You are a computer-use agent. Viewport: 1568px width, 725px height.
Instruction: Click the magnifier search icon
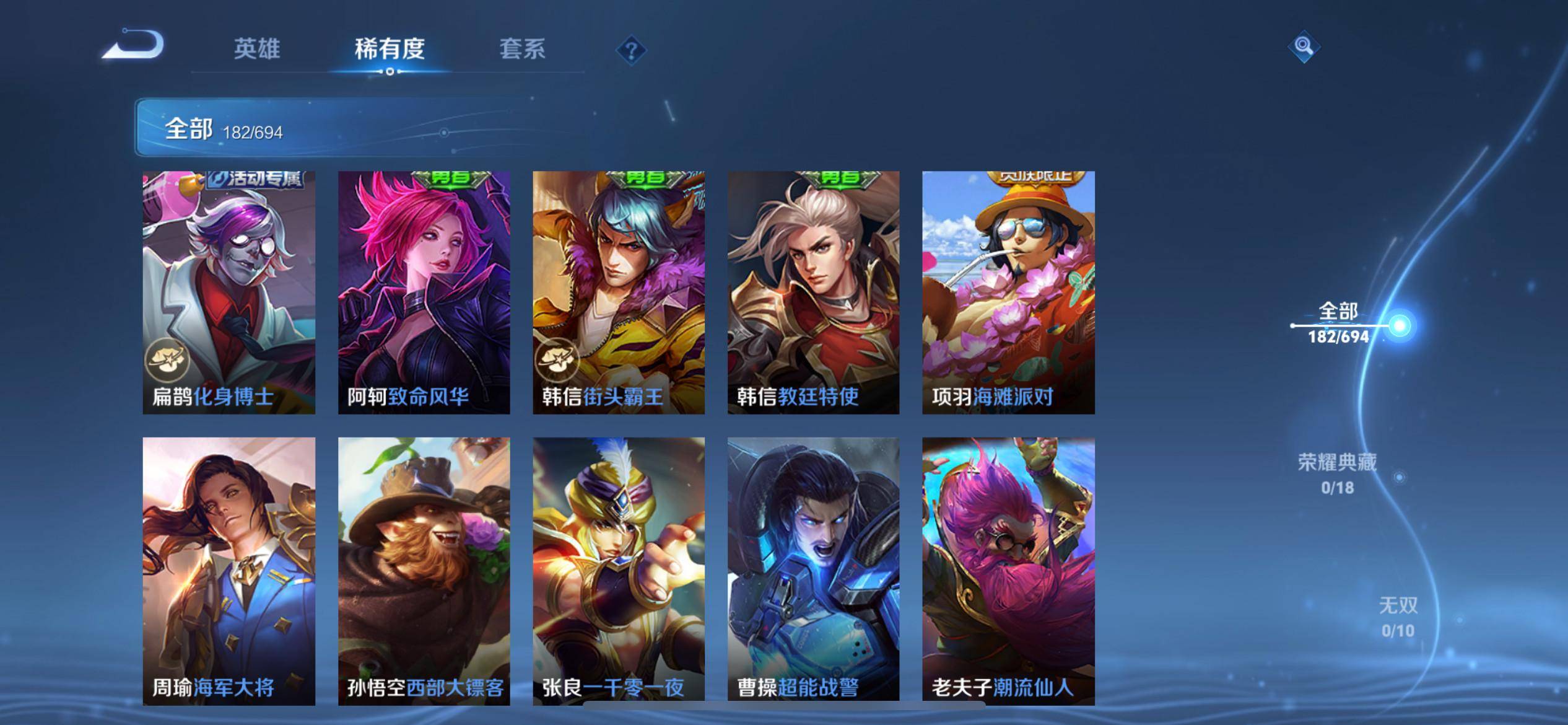coord(1304,46)
